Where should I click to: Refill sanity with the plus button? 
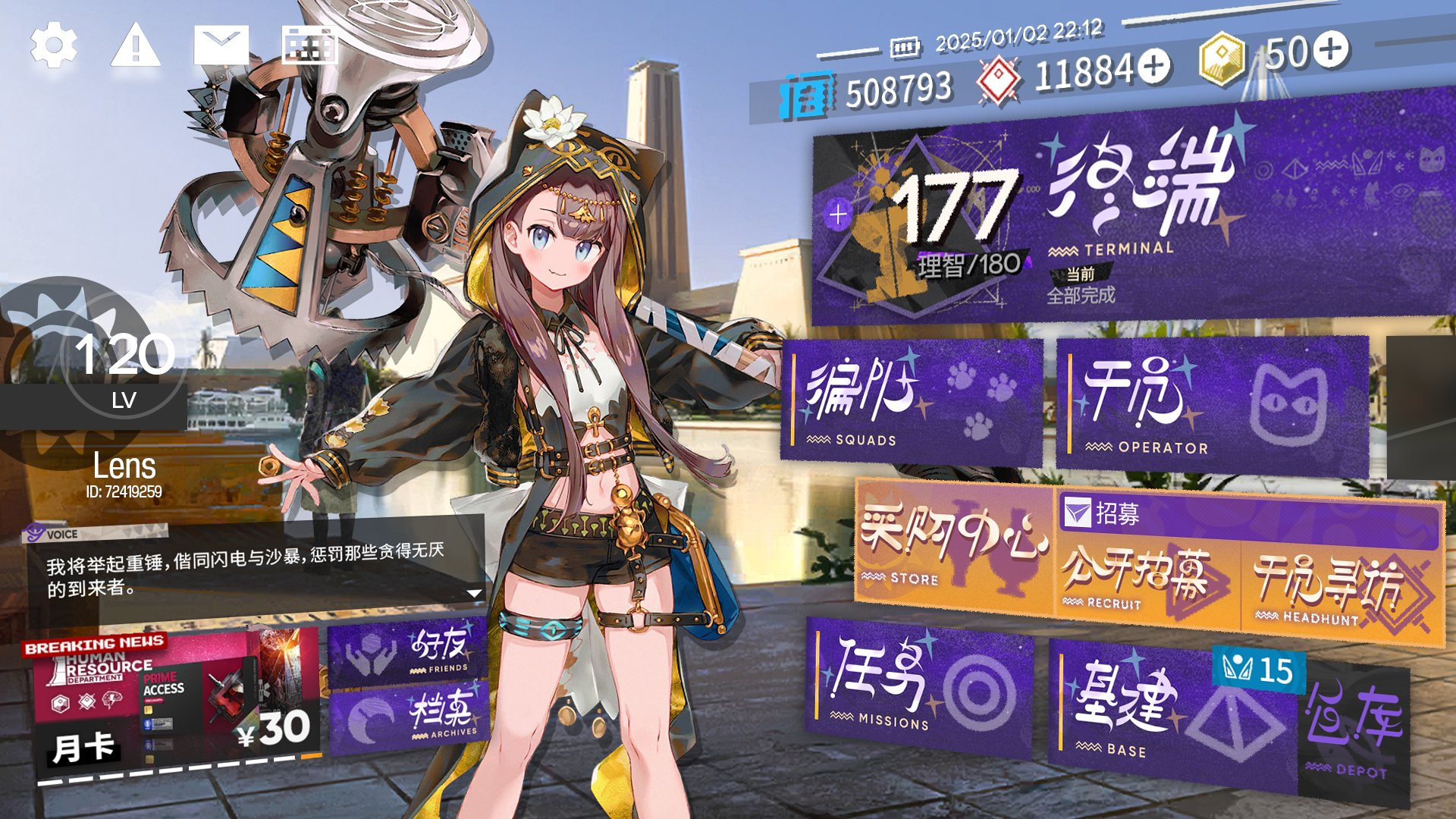(838, 215)
